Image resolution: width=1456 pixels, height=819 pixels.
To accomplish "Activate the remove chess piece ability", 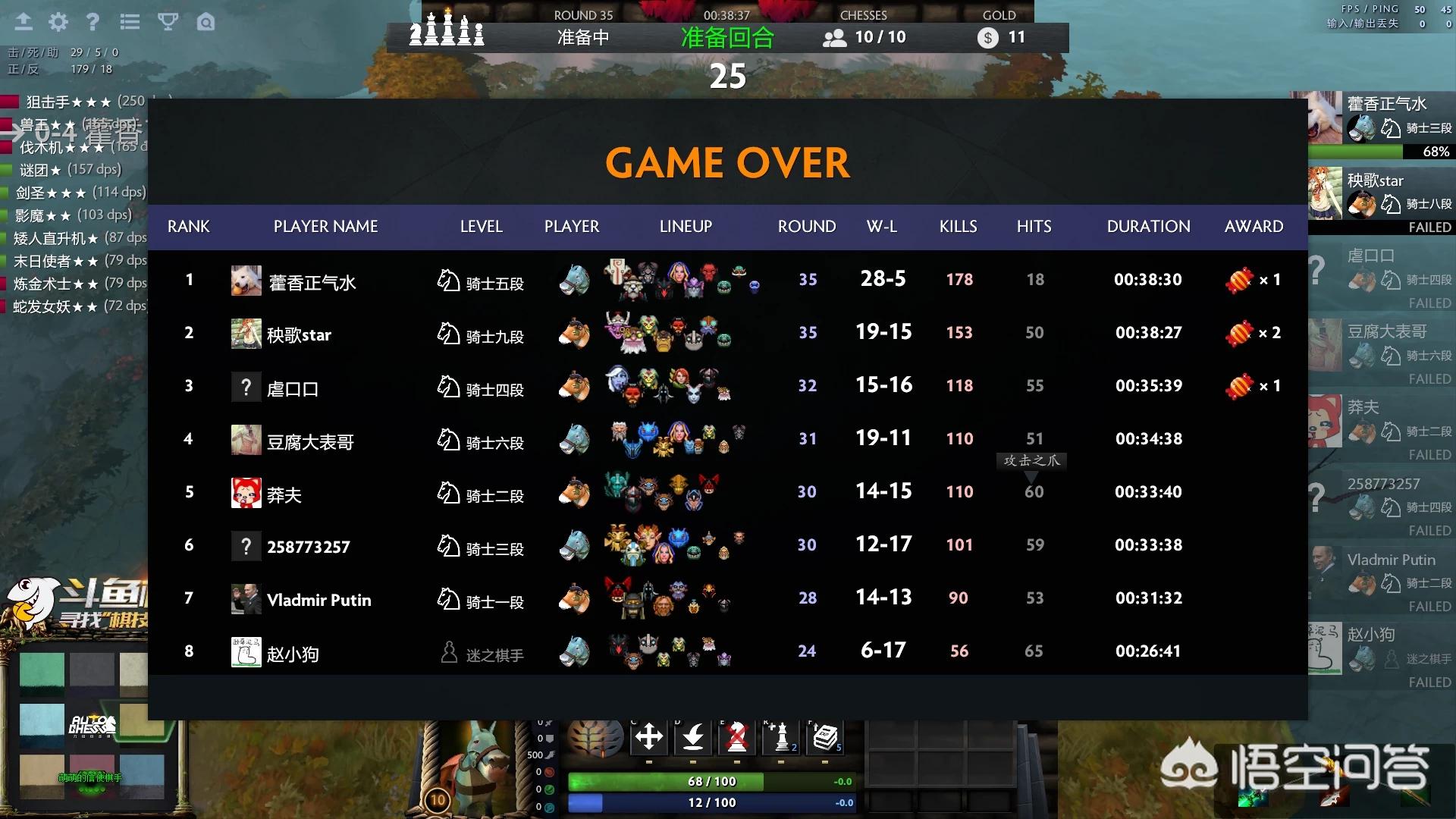I will click(736, 736).
